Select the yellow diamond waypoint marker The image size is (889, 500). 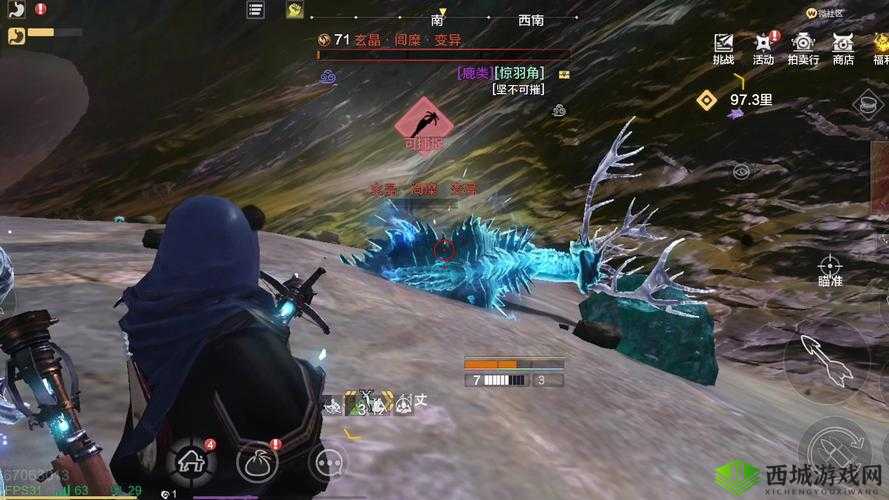707,99
